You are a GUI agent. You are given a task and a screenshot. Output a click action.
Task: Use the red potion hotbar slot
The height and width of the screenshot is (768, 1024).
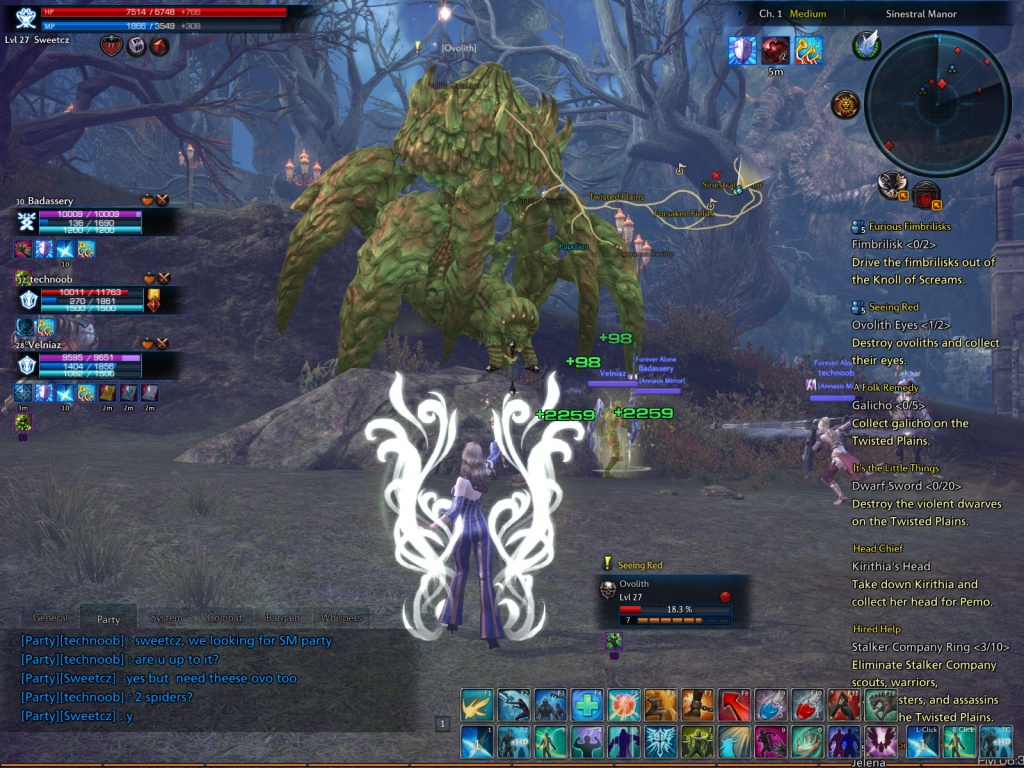[x=807, y=705]
